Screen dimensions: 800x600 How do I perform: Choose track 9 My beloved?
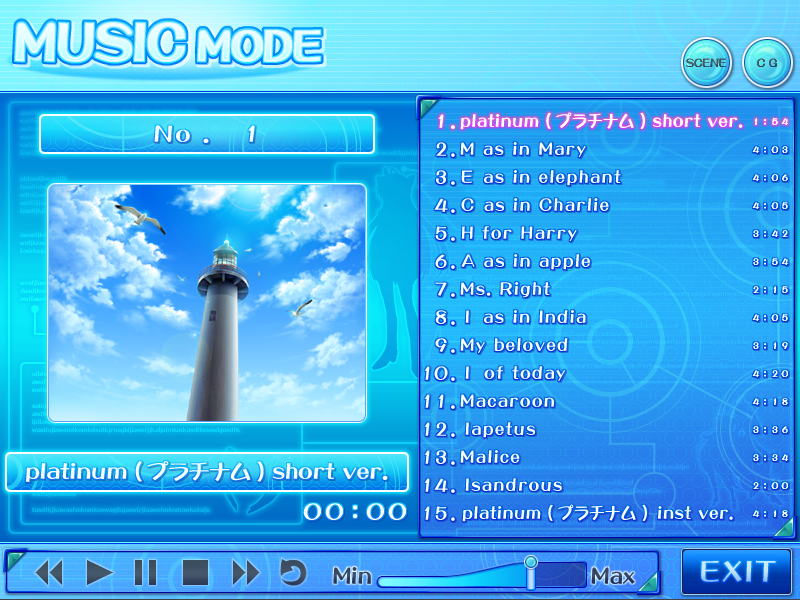501,346
